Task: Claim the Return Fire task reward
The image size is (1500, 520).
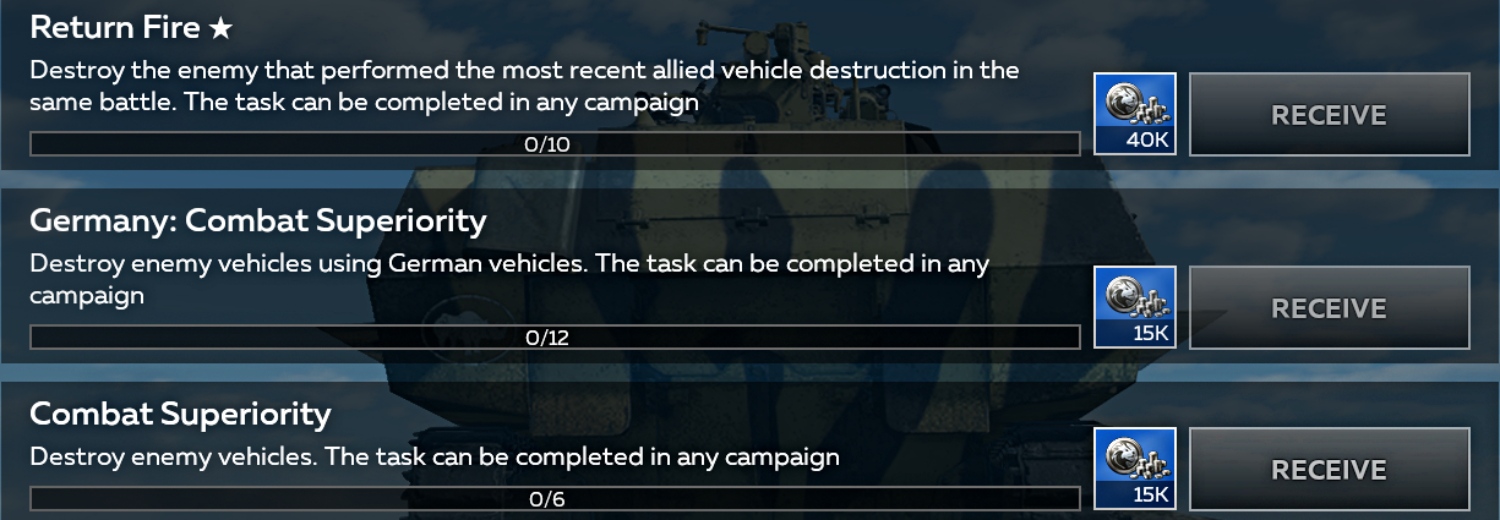Action: pos(1329,115)
